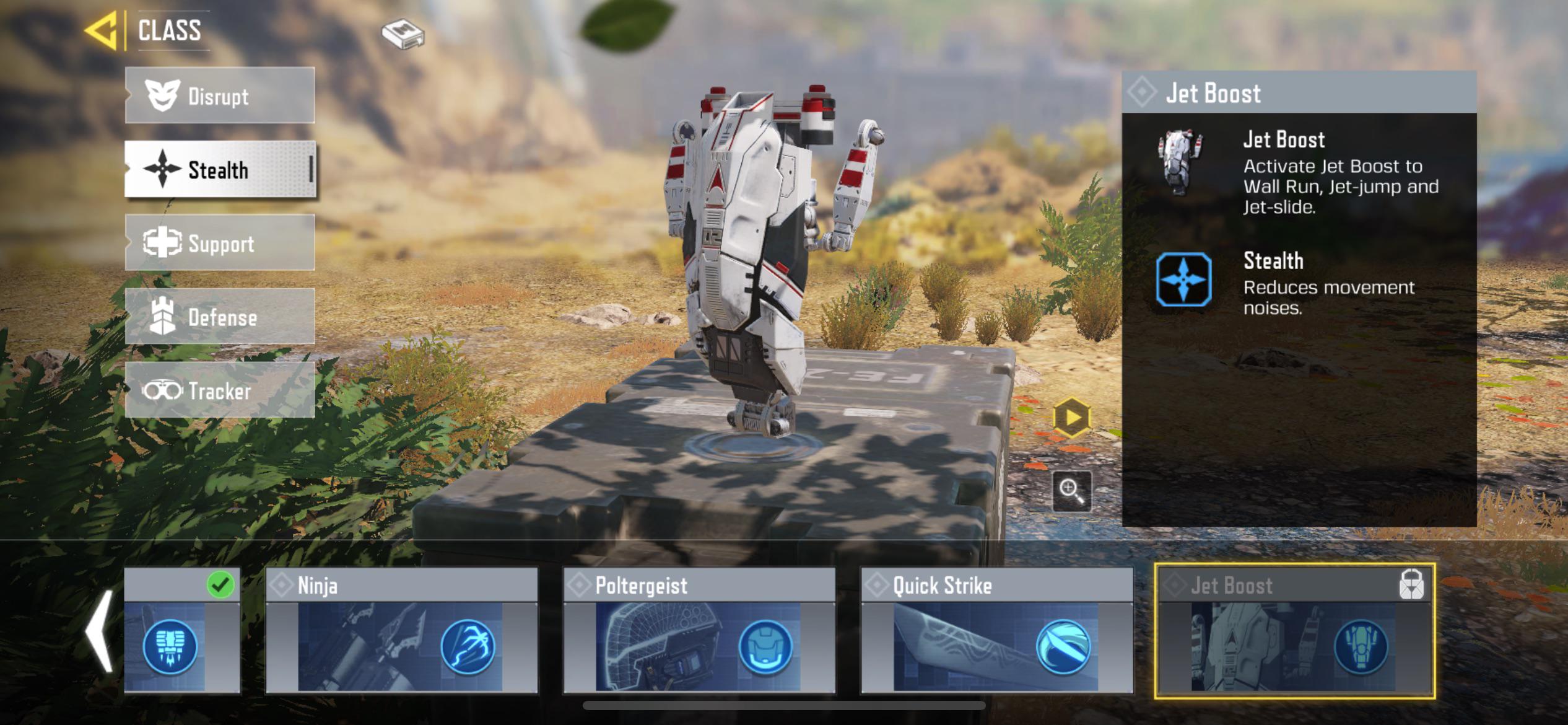
Task: Select the Disrupt class icon
Action: click(161, 95)
